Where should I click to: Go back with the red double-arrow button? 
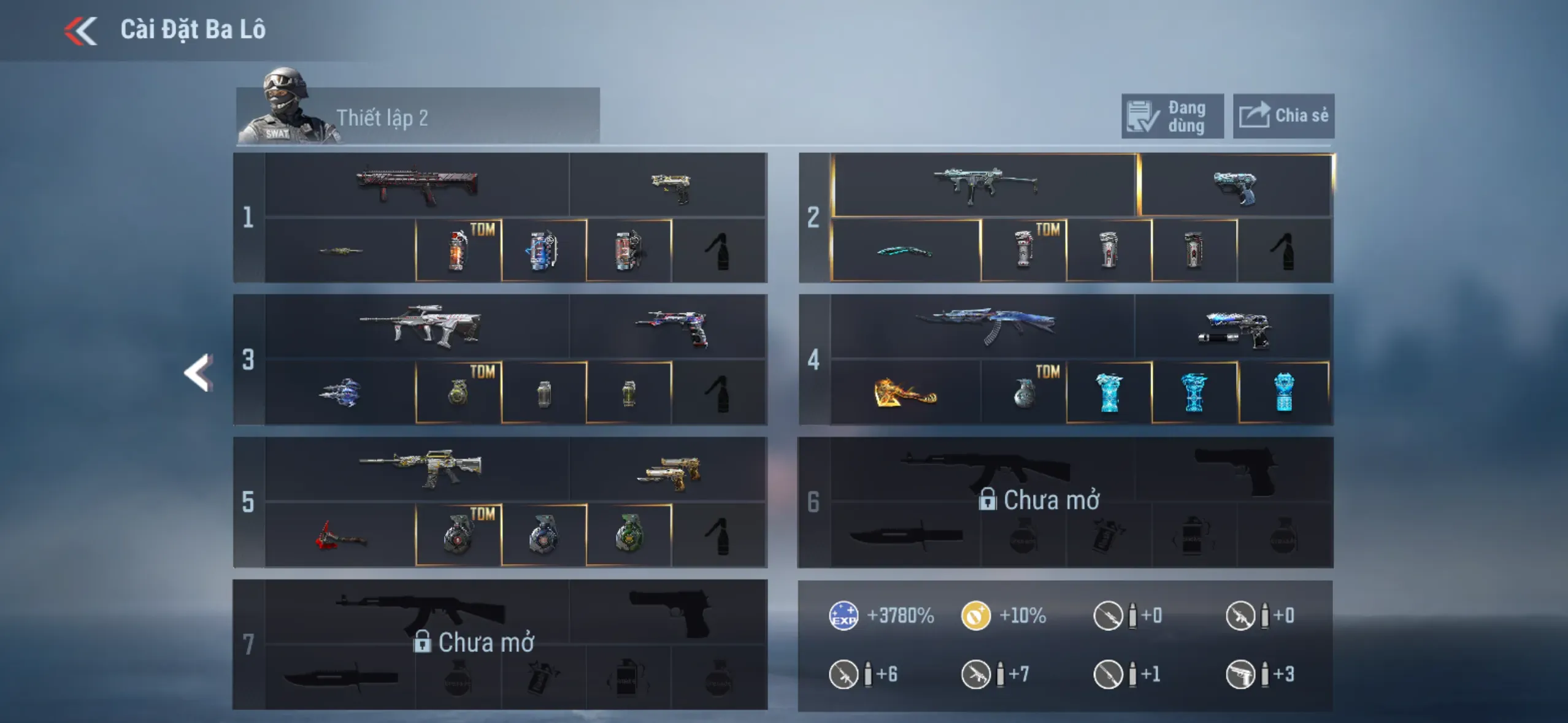tap(81, 31)
